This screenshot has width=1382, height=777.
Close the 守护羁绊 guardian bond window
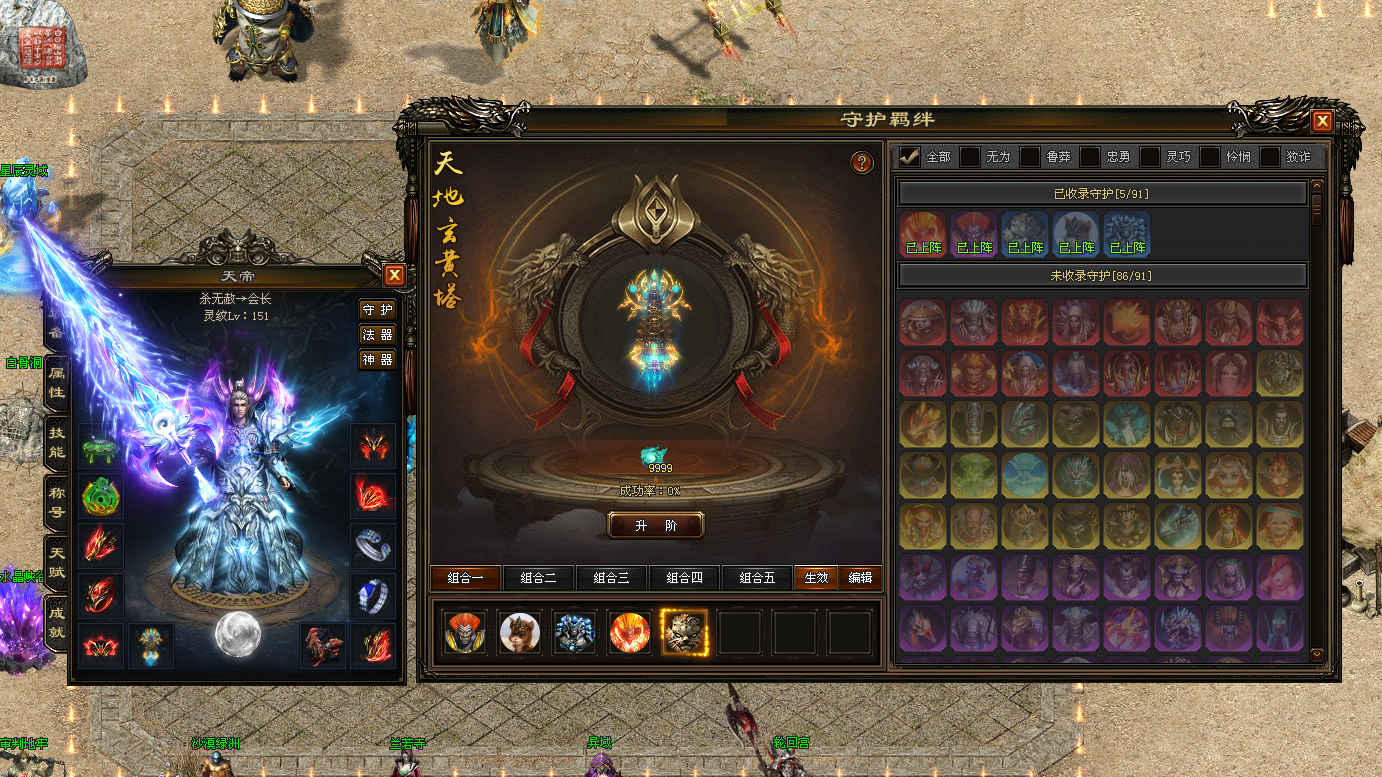(x=1322, y=121)
